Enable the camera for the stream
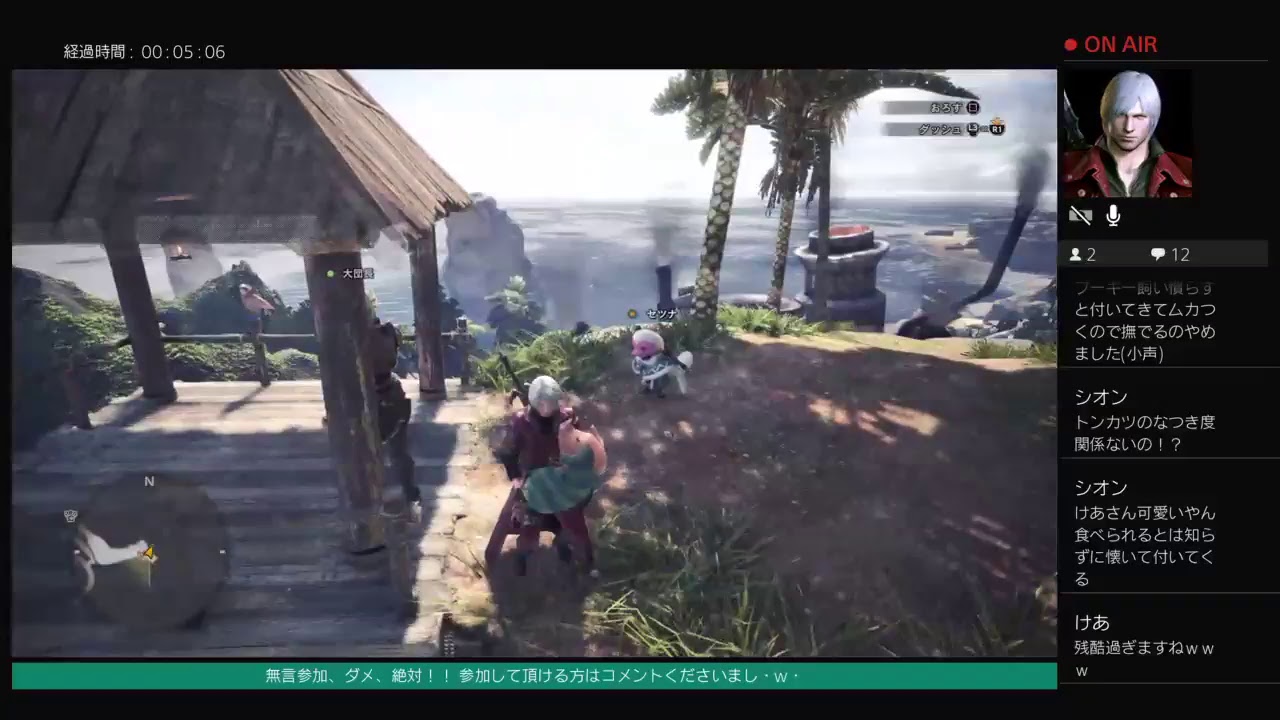 pyautogui.click(x=1079, y=215)
